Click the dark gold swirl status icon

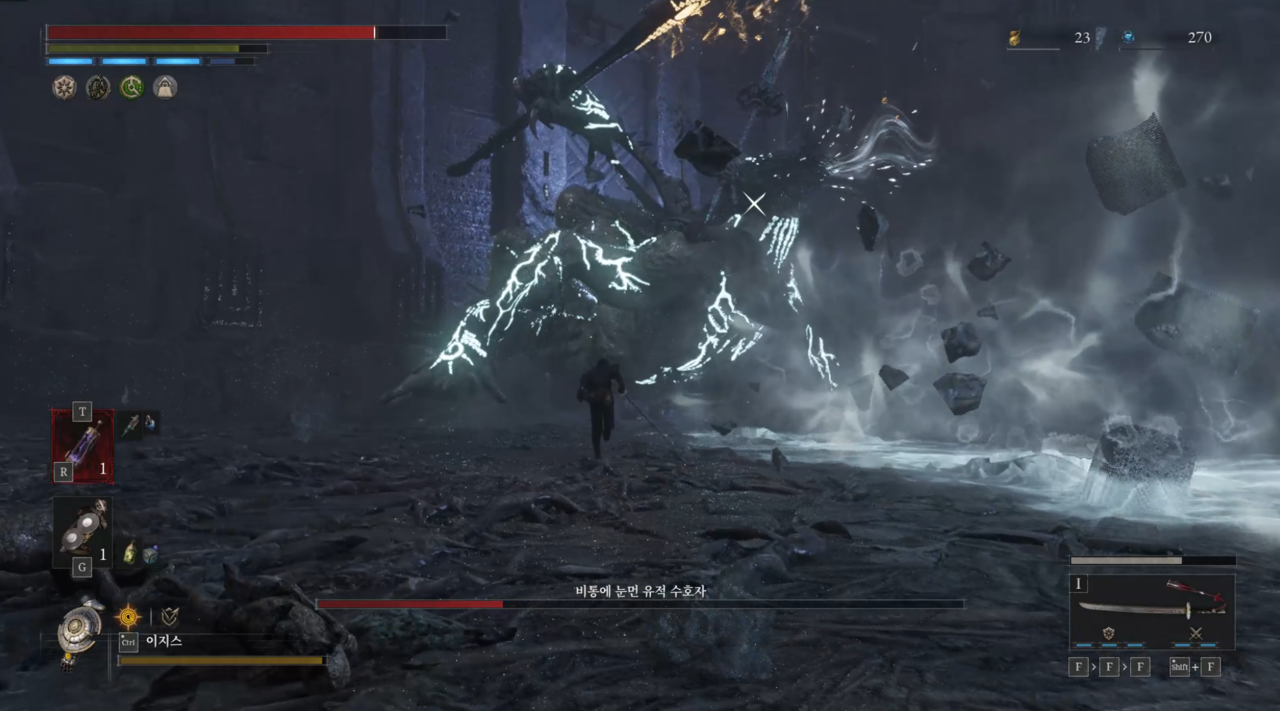click(98, 88)
